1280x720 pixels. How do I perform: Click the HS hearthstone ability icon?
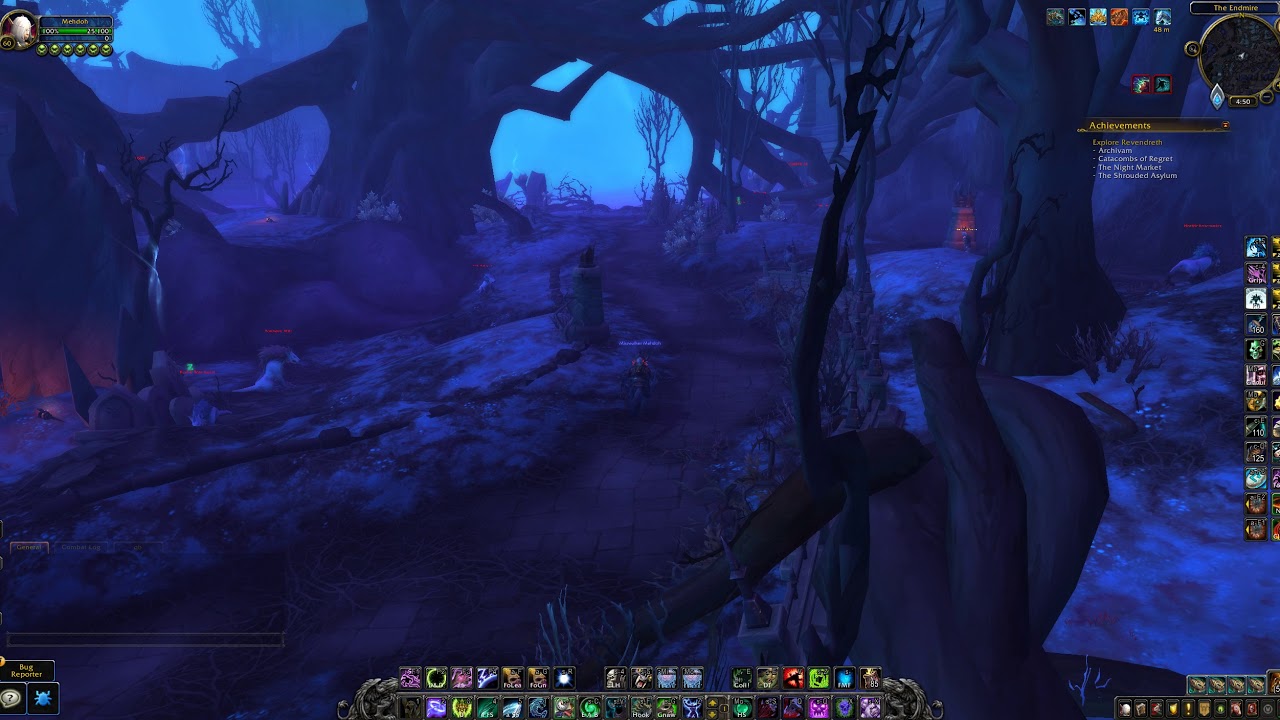tap(739, 707)
